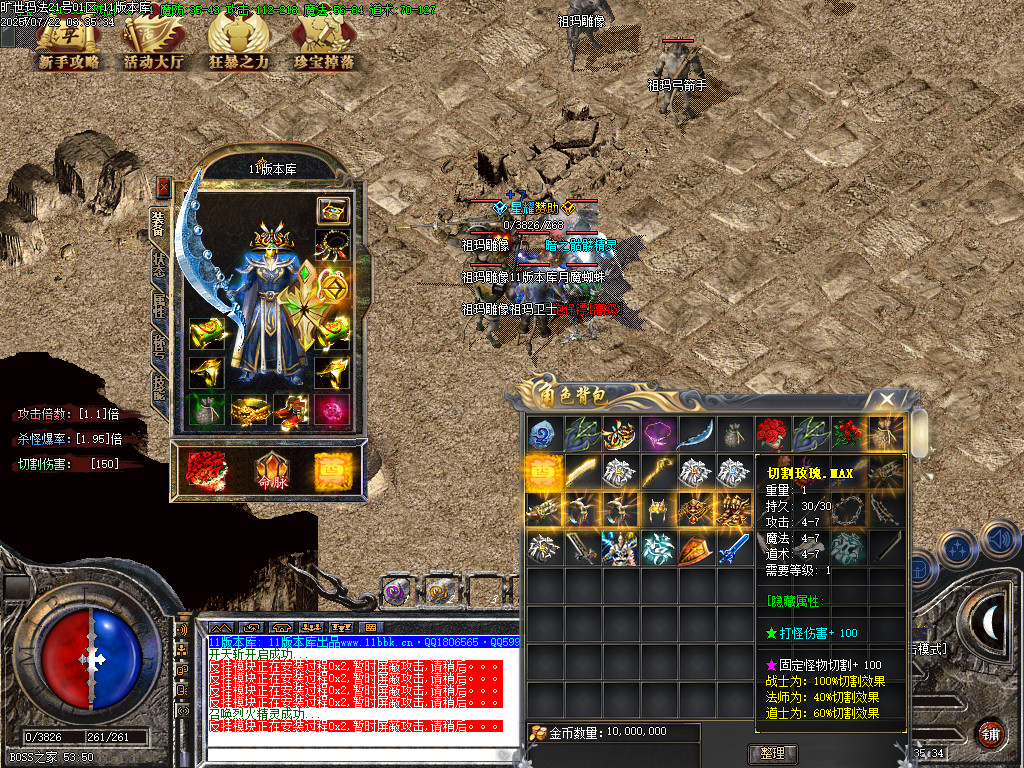Close the character equipment panel
Image resolution: width=1024 pixels, height=768 pixels.
[x=164, y=187]
